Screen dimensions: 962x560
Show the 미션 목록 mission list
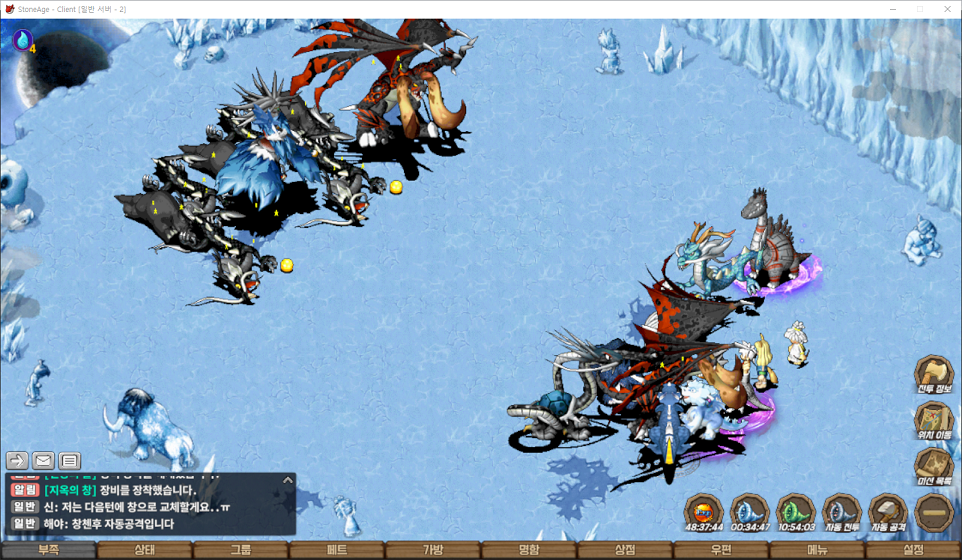(934, 466)
